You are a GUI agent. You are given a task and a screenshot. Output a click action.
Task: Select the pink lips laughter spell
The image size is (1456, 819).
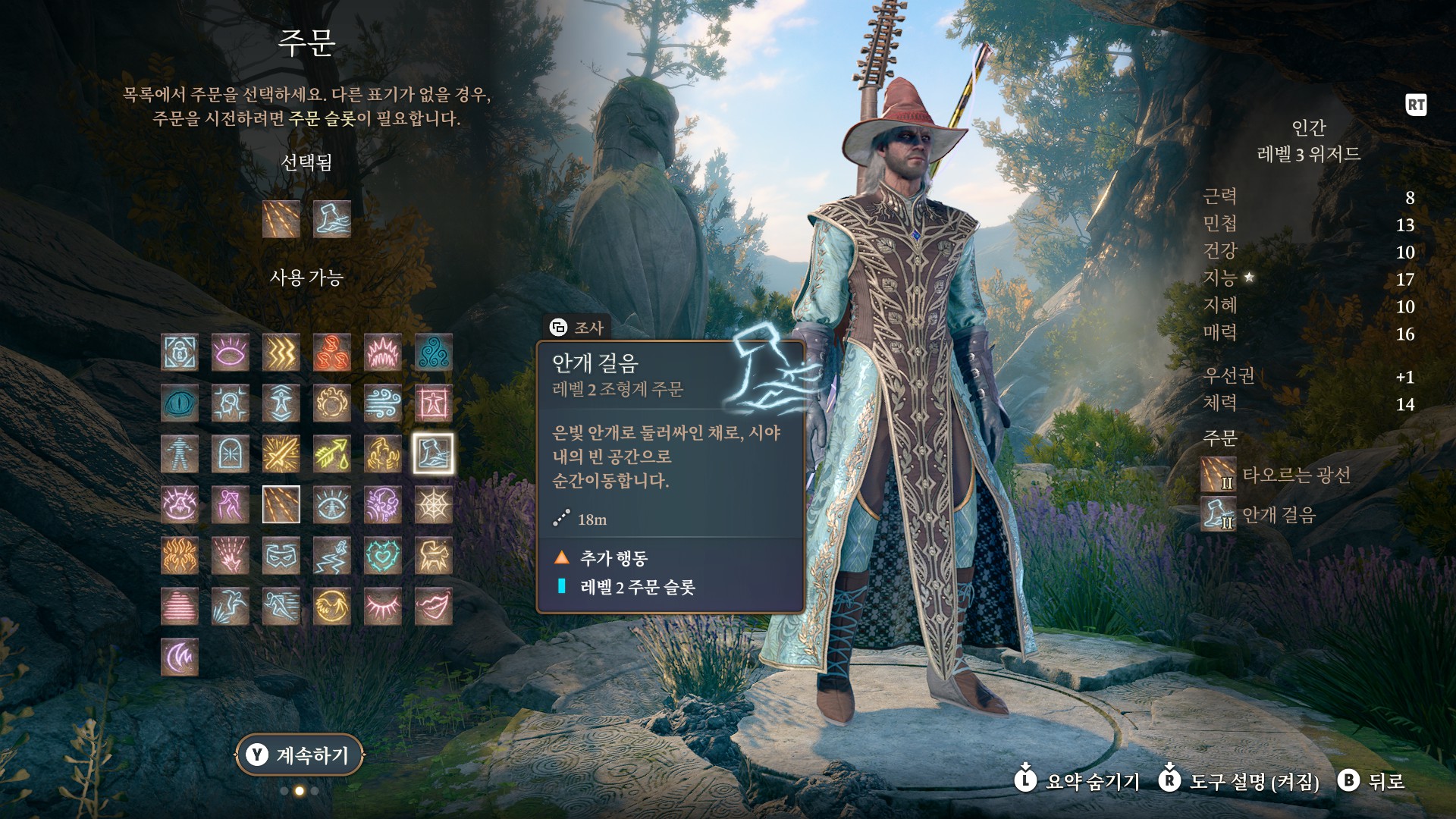(434, 607)
